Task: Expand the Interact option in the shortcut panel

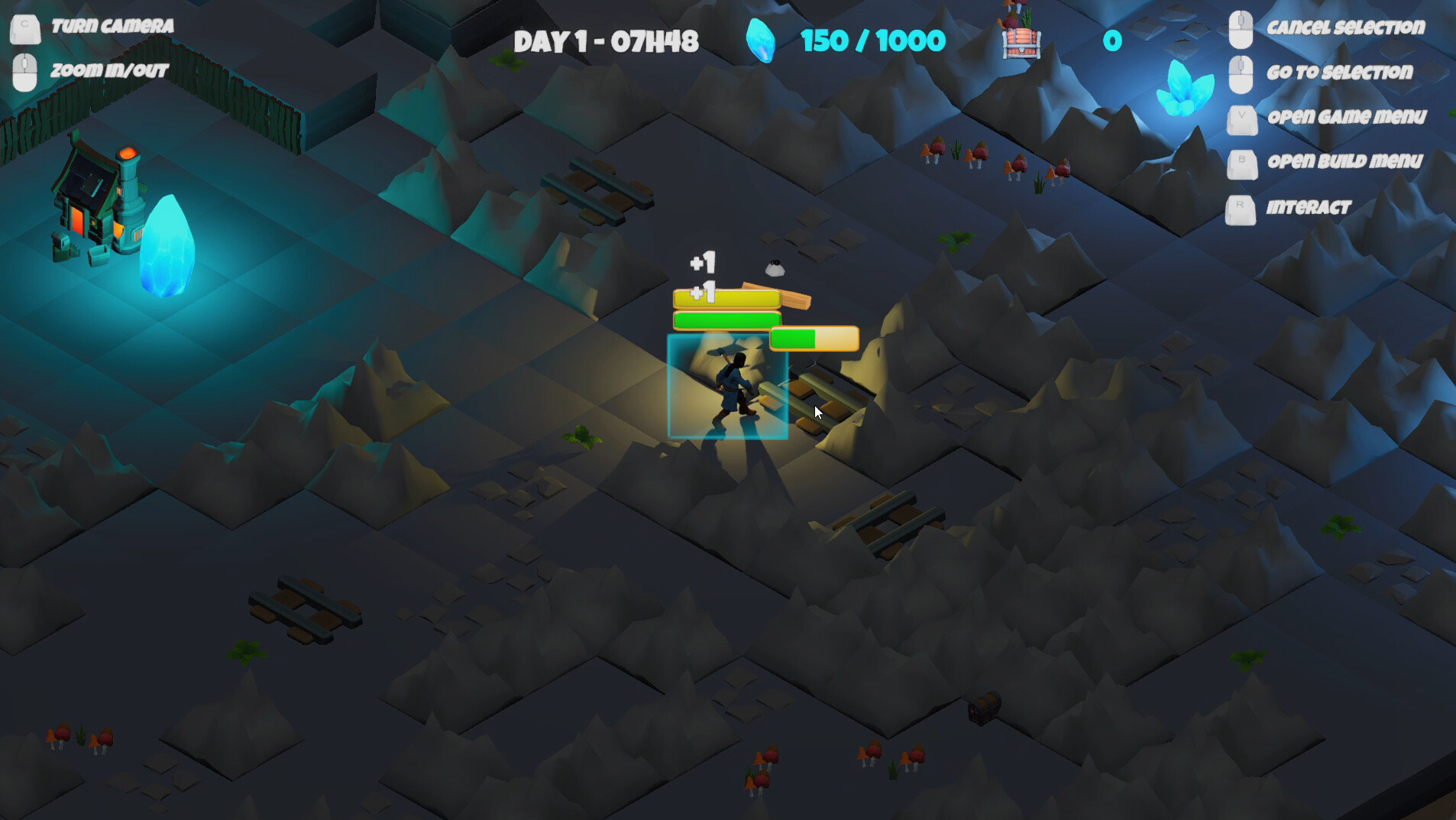Action: pos(1307,207)
